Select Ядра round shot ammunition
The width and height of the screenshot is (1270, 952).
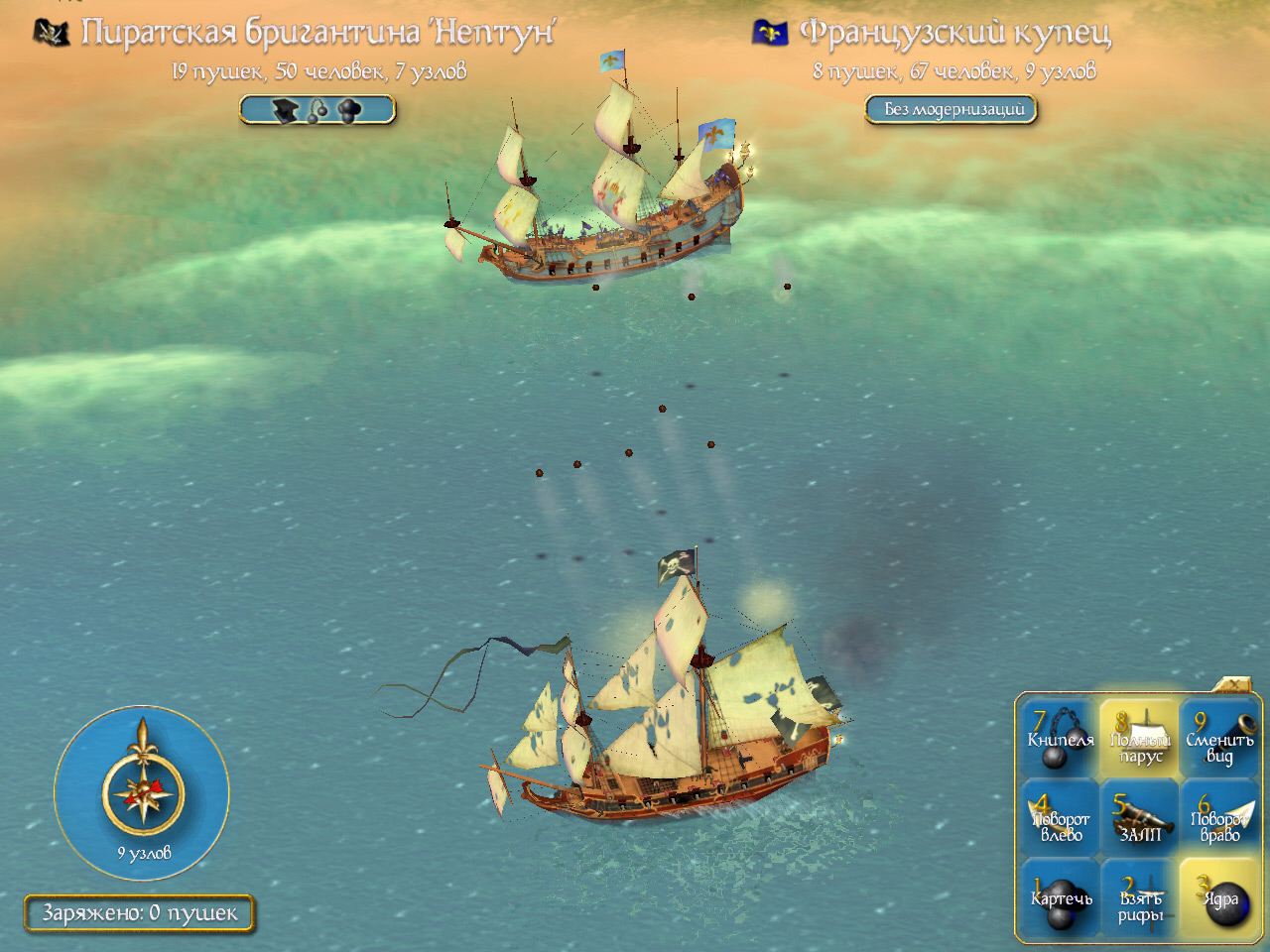click(x=1219, y=897)
